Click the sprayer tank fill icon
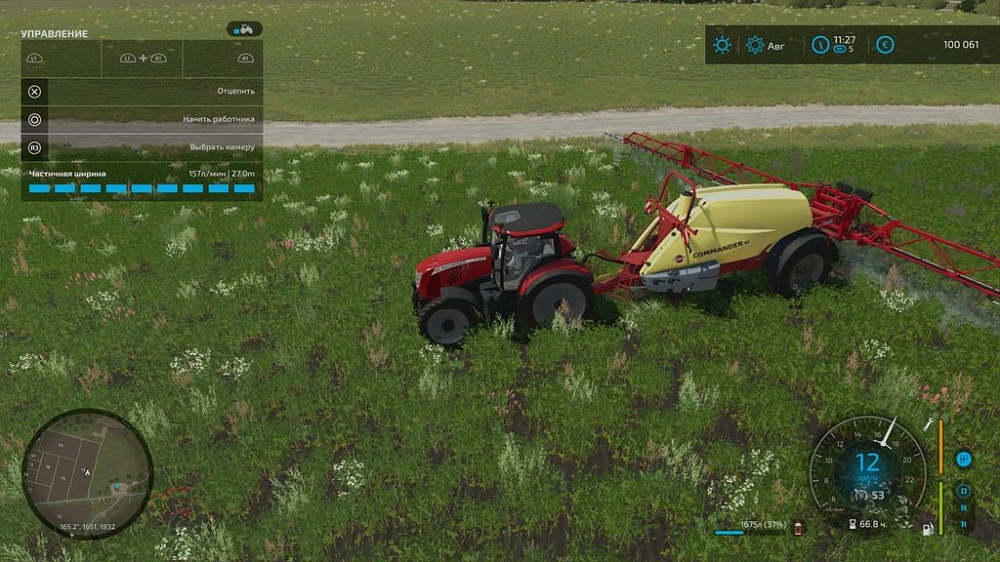Image resolution: width=1000 pixels, height=562 pixels. (798, 527)
